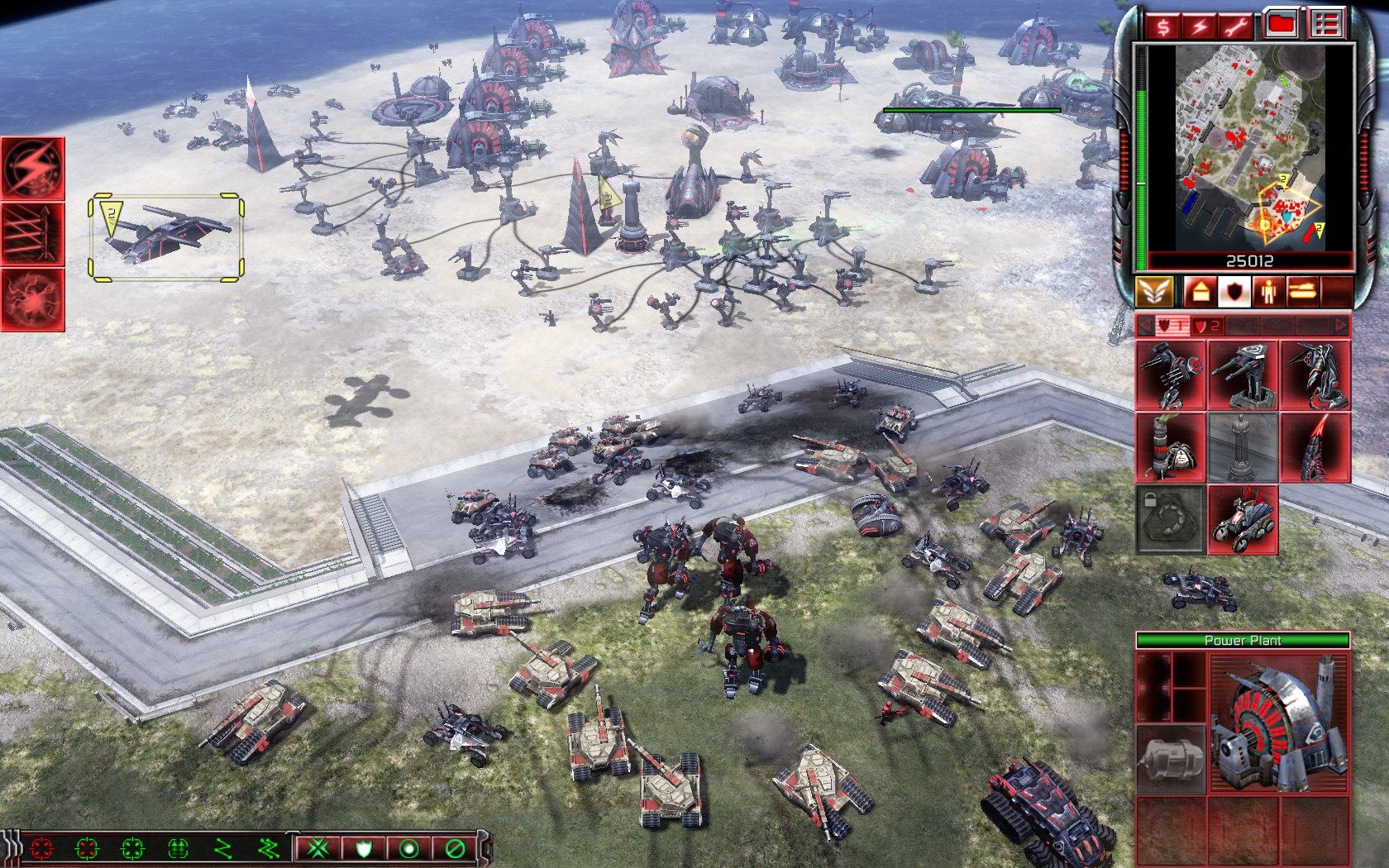Open the winged star top secret protocols
1389x868 pixels.
1153,291
